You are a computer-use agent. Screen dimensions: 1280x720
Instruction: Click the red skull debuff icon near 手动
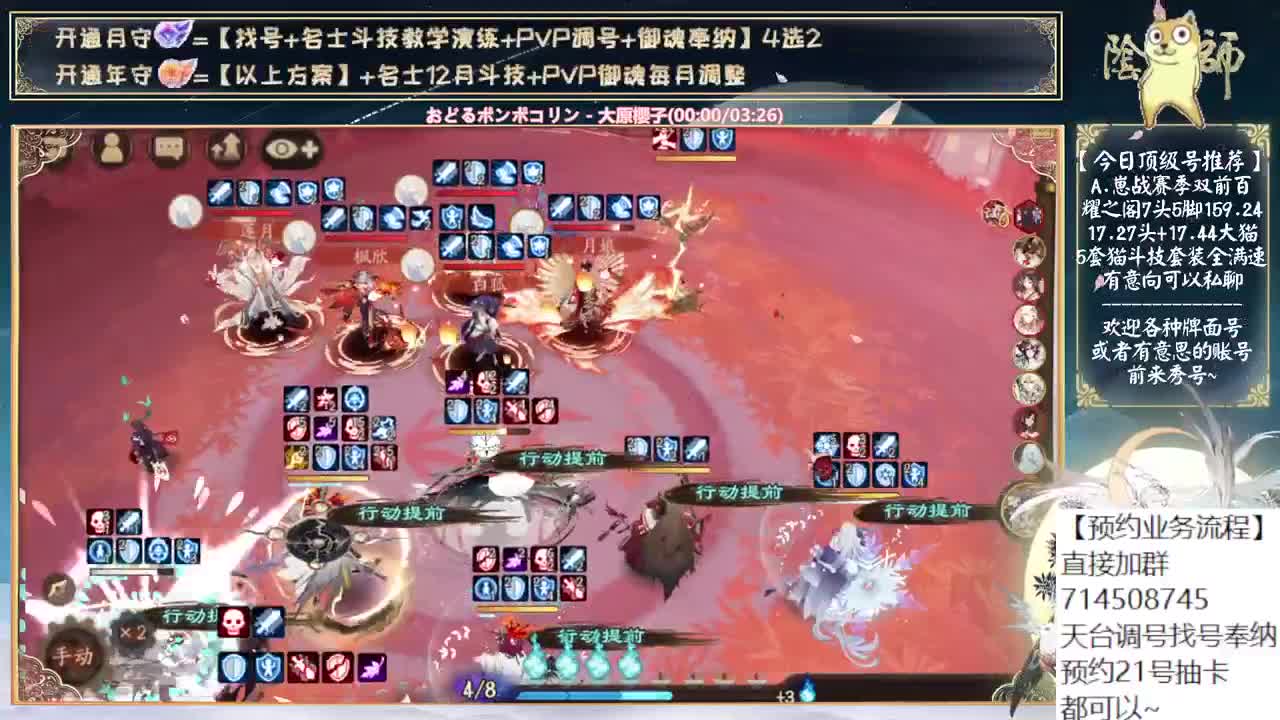click(232, 622)
